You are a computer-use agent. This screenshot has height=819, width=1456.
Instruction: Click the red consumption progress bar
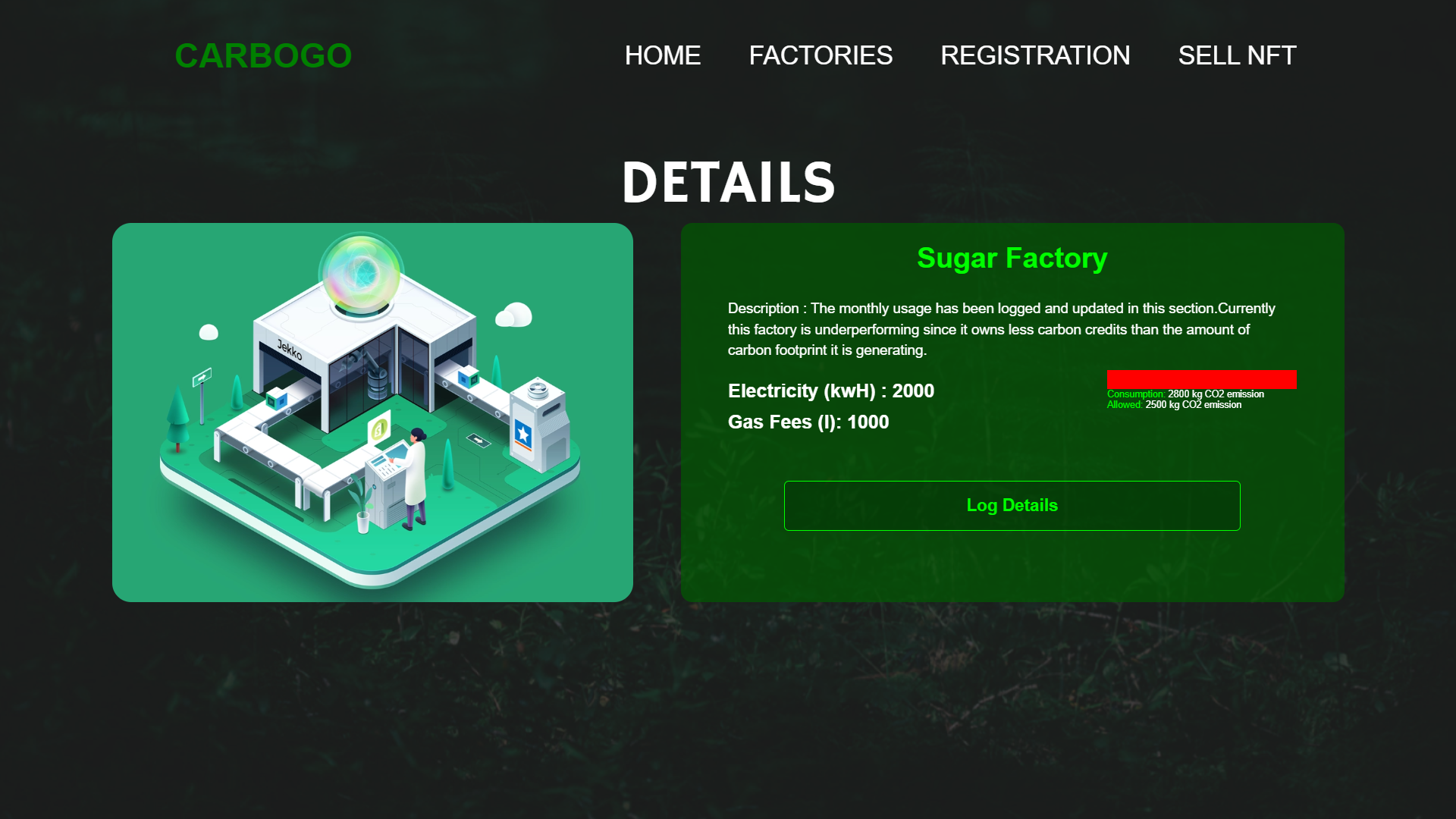1201,379
